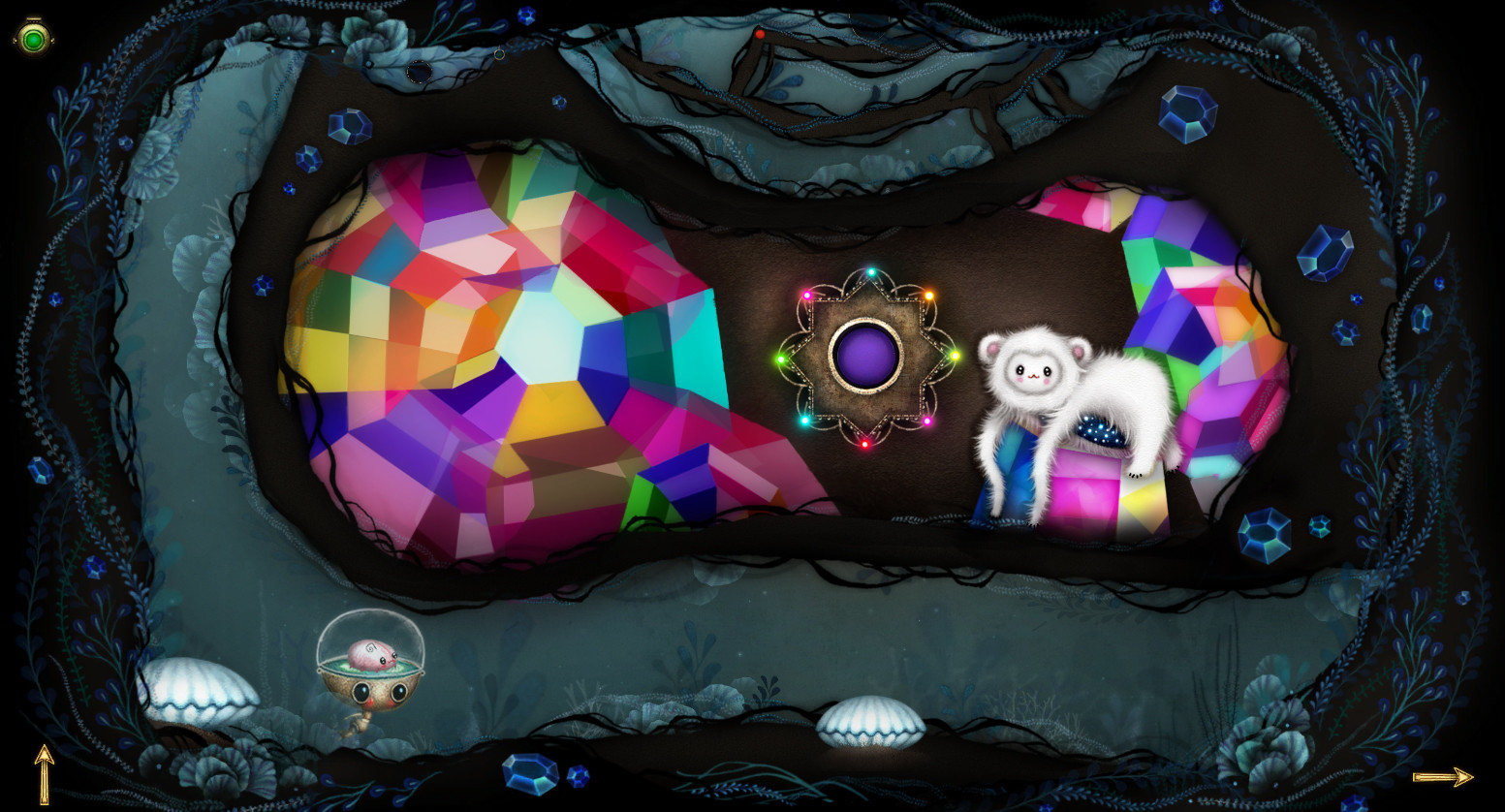
Task: Toggle the yellow medallion light
Action: (955, 356)
